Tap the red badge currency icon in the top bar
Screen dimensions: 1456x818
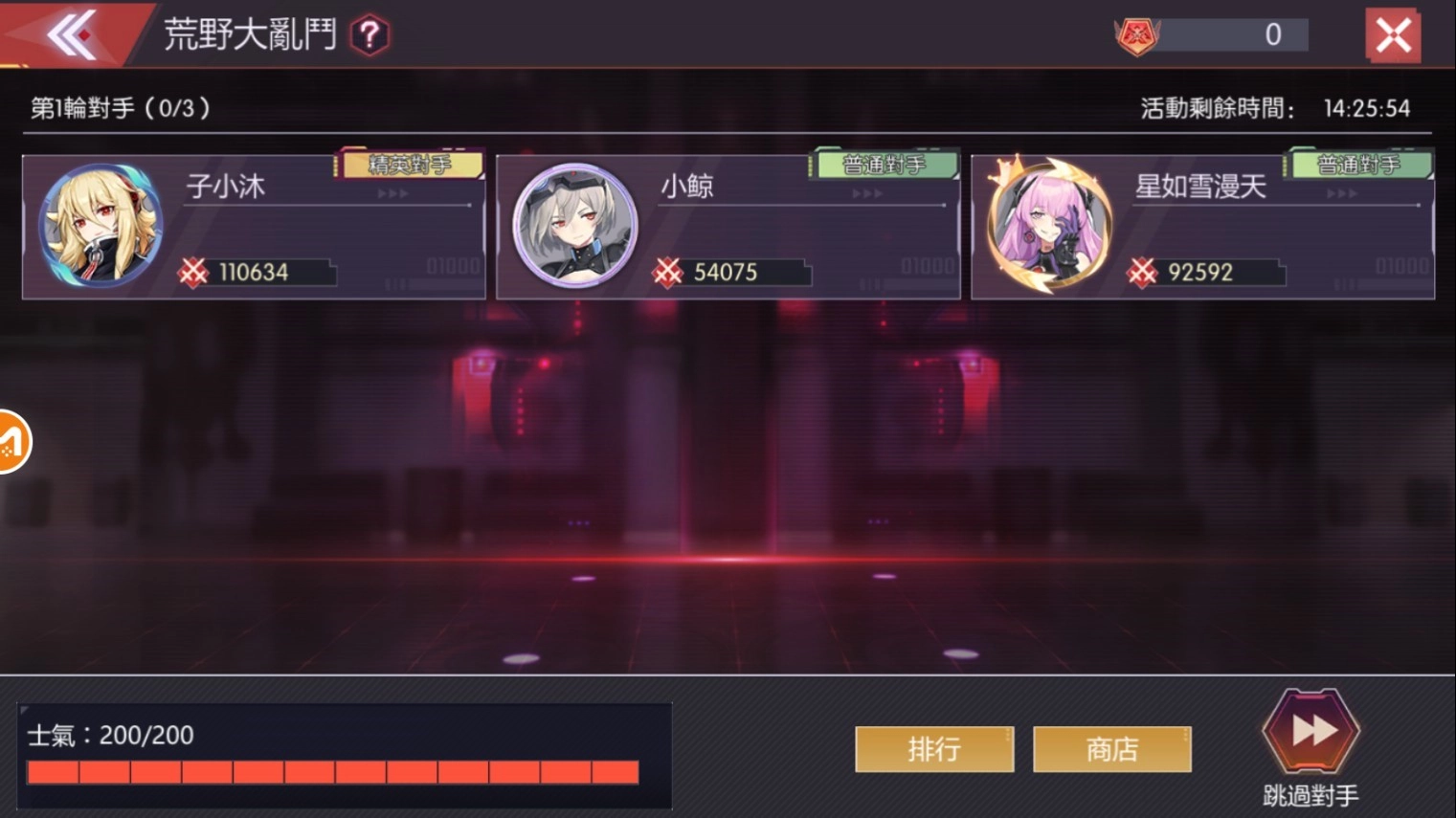pyautogui.click(x=1138, y=34)
